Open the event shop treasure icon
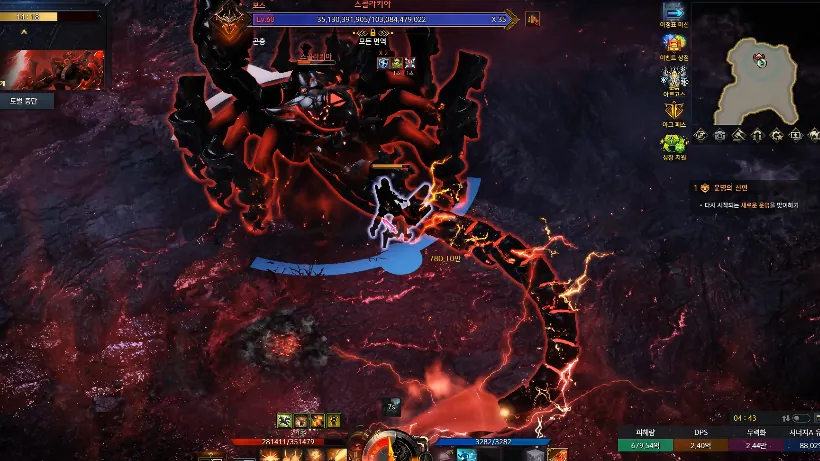Image resolution: width=820 pixels, height=461 pixels. coord(673,46)
